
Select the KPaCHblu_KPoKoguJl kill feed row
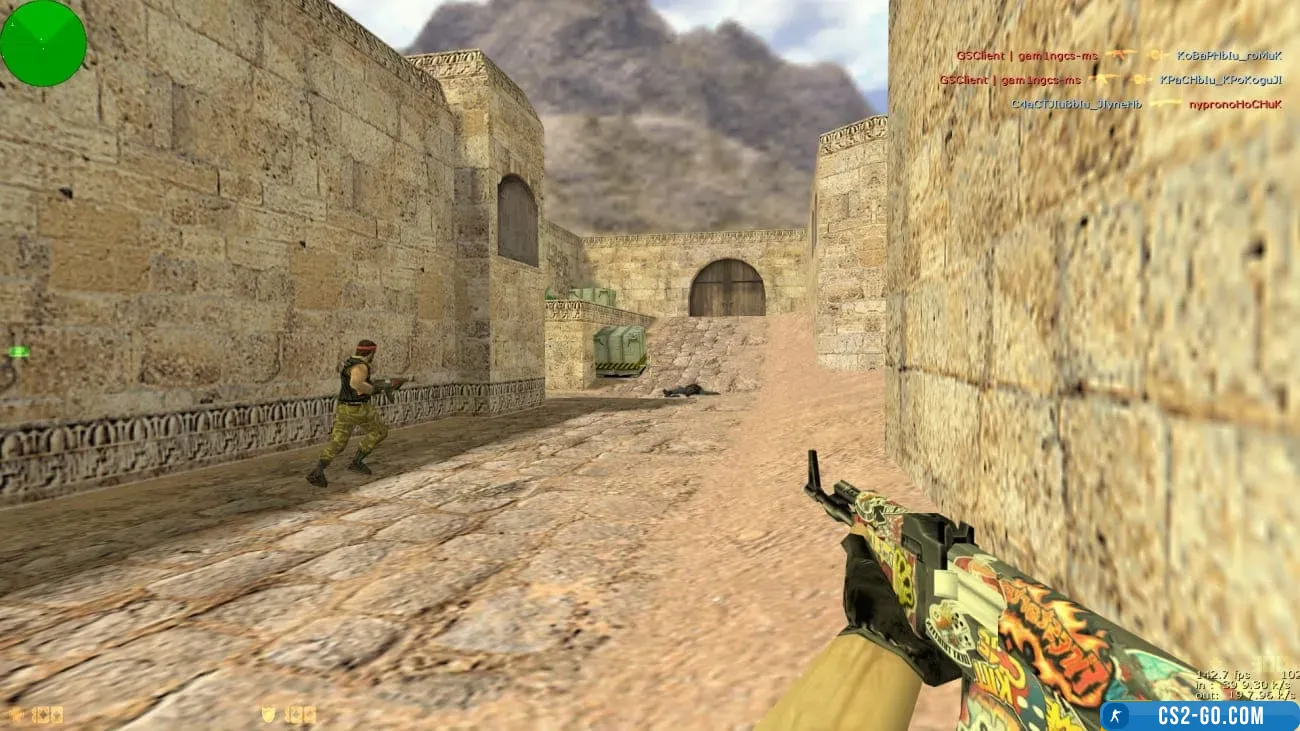[x=1110, y=80]
